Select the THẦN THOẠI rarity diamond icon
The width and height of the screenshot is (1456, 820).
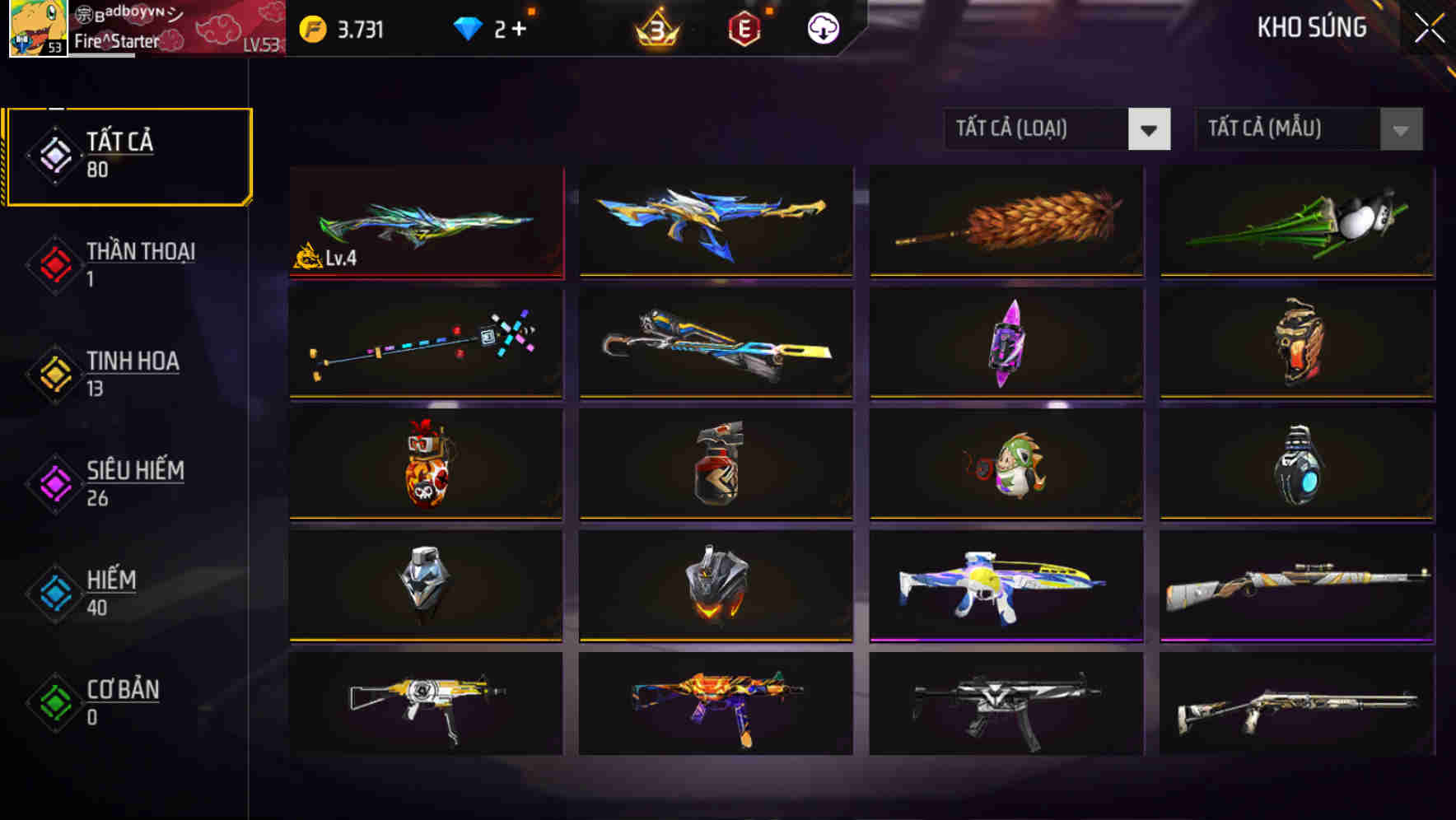pos(54,265)
